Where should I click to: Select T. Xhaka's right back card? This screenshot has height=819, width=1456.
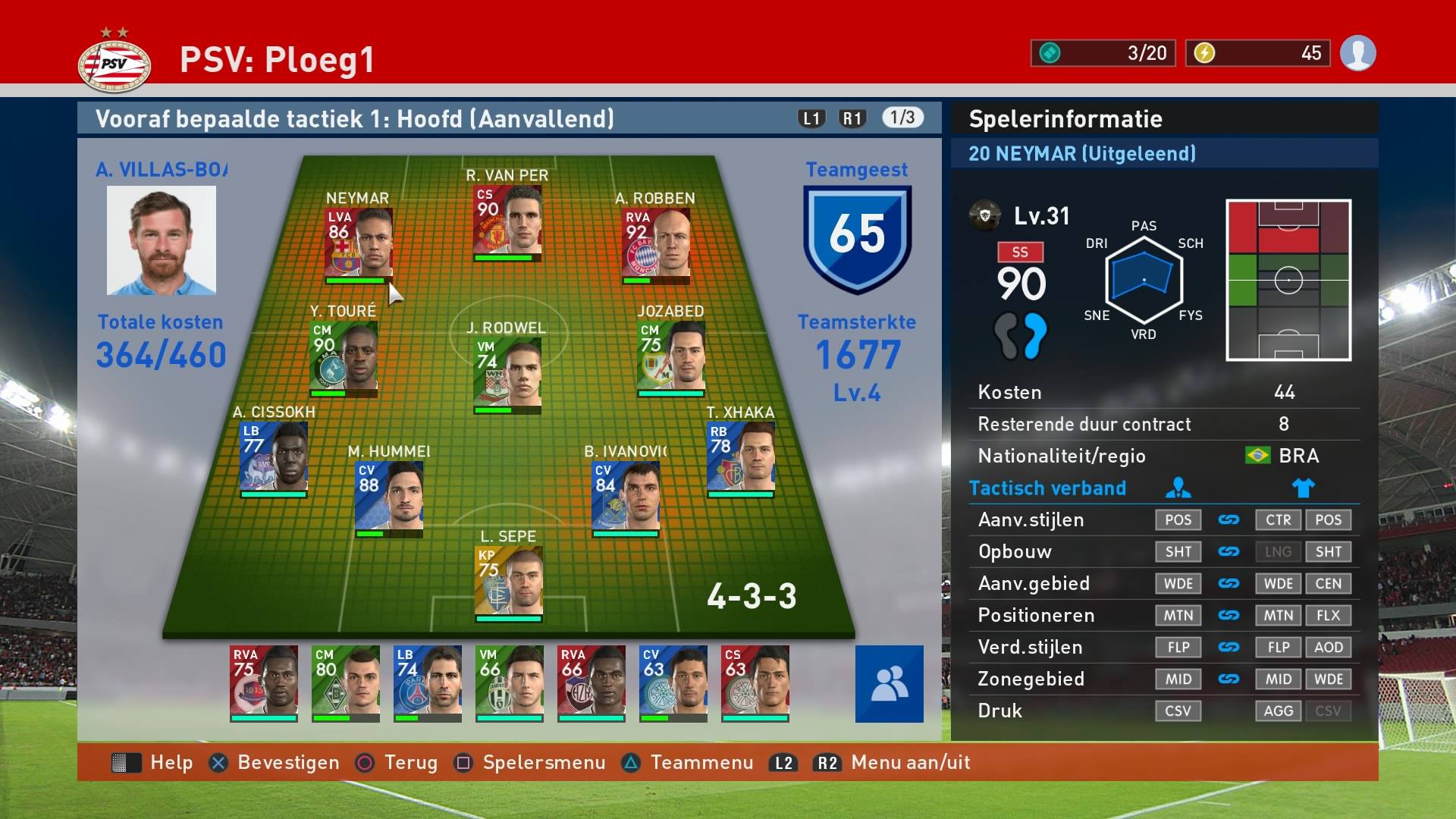point(741,457)
